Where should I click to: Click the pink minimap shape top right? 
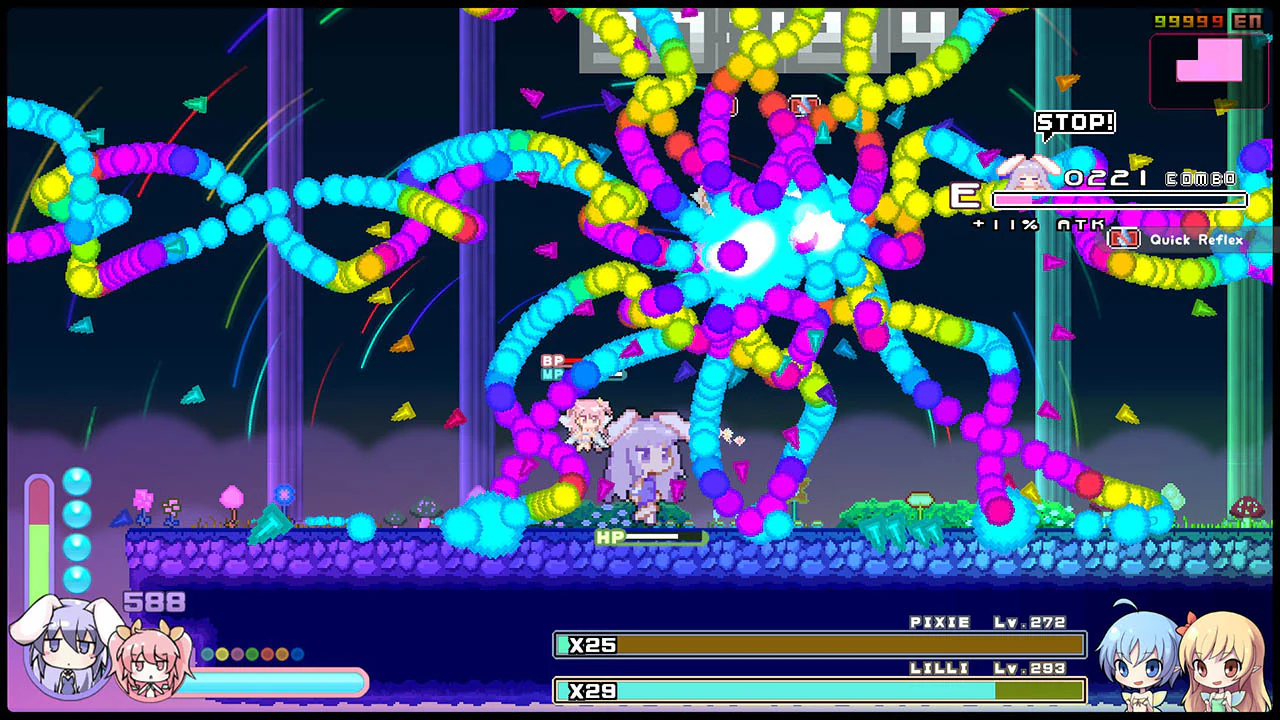point(1207,60)
